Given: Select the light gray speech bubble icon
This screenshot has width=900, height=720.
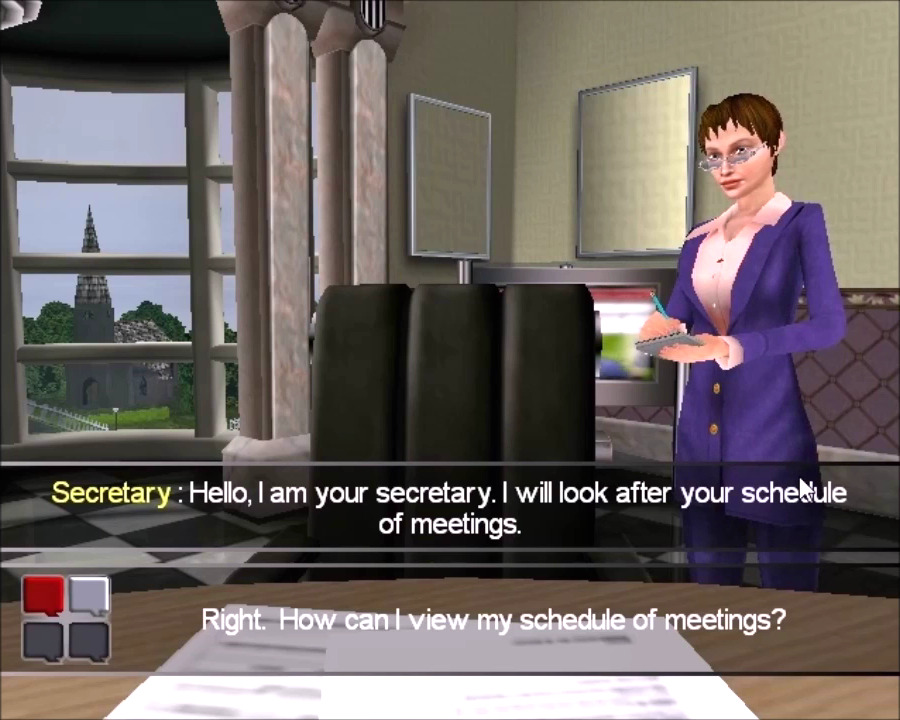Looking at the screenshot, I should tap(88, 595).
